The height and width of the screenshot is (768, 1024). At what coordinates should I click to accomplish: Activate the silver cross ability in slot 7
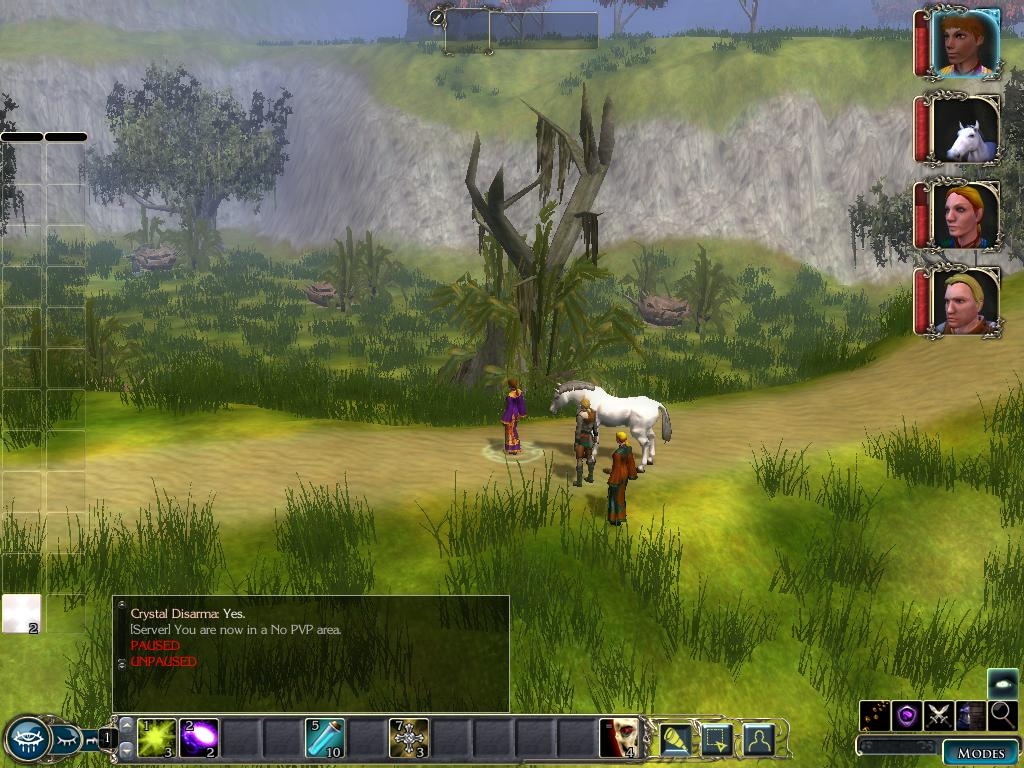pyautogui.click(x=408, y=738)
